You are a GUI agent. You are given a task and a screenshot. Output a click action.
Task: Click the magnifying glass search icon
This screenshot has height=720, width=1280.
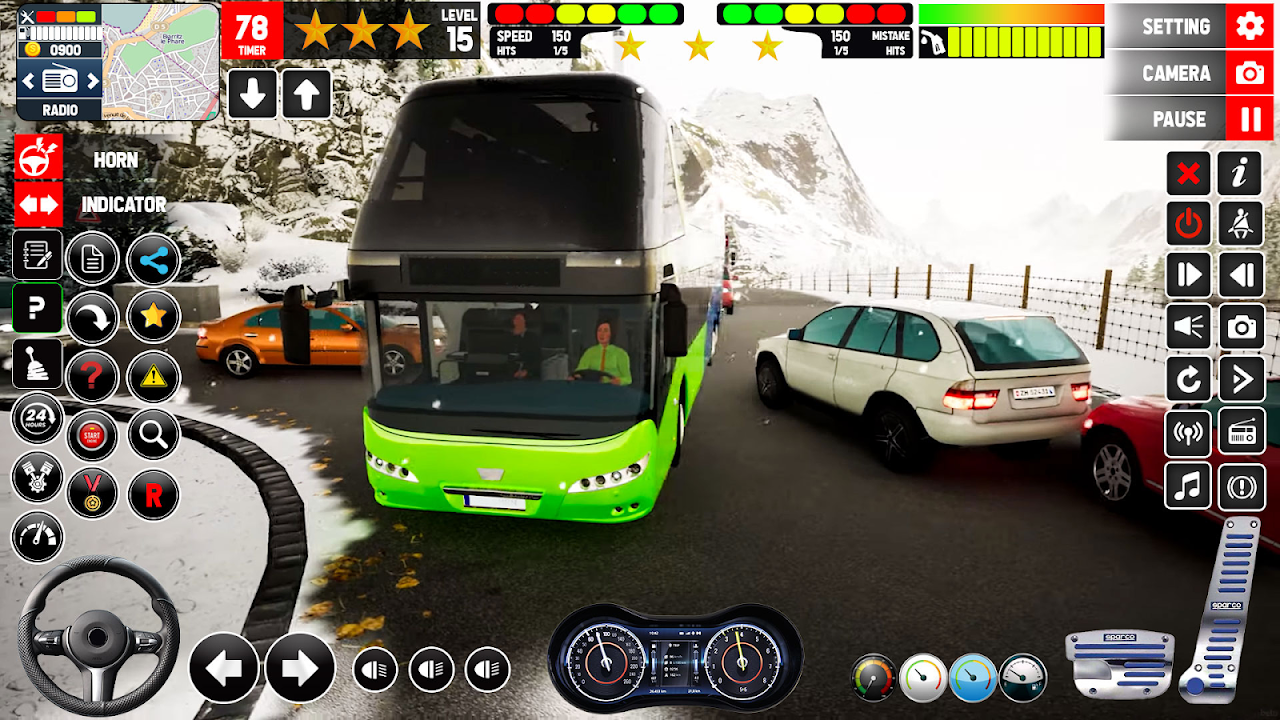153,434
